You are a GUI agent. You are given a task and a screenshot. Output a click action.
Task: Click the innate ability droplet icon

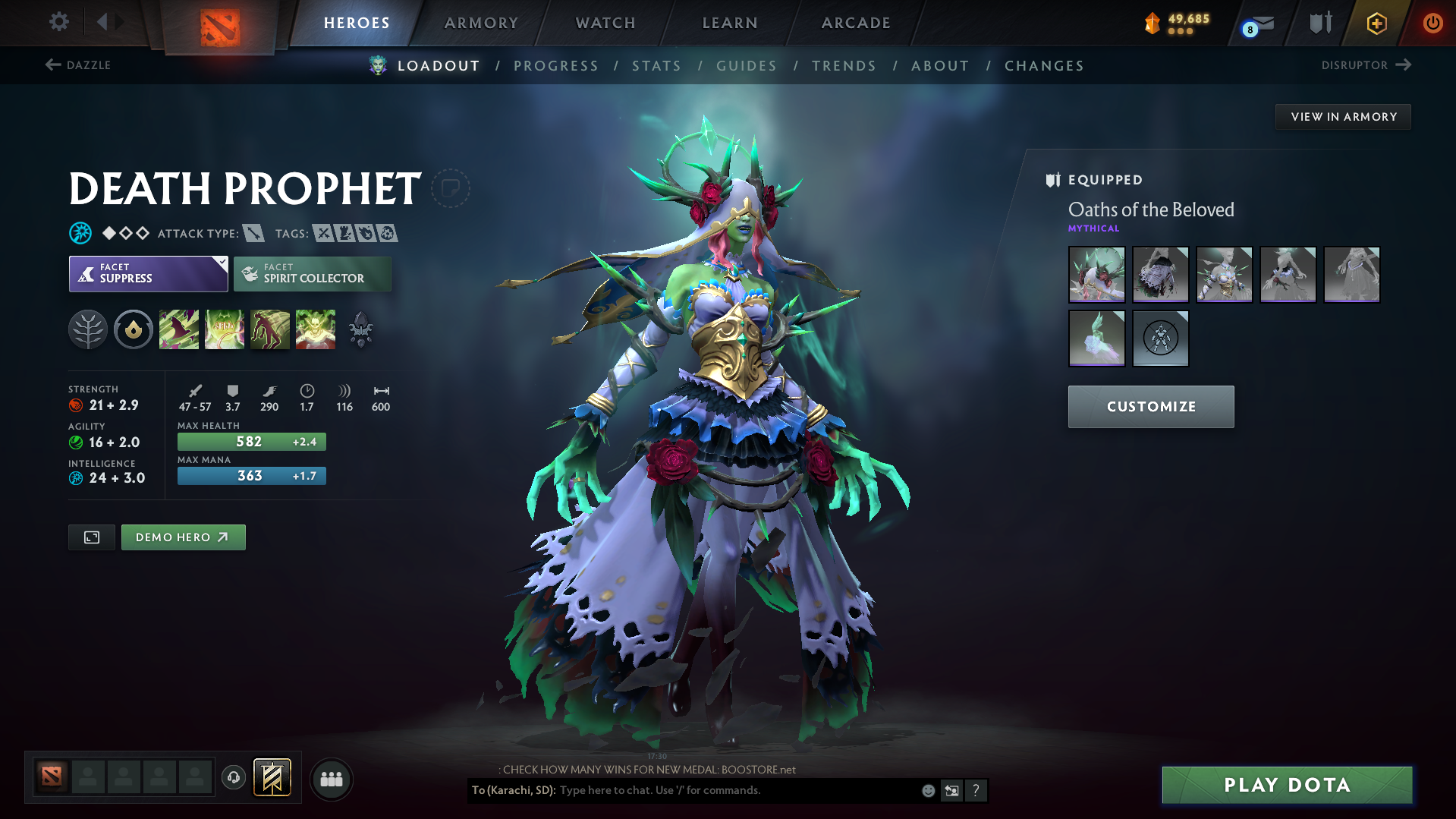[x=134, y=329]
